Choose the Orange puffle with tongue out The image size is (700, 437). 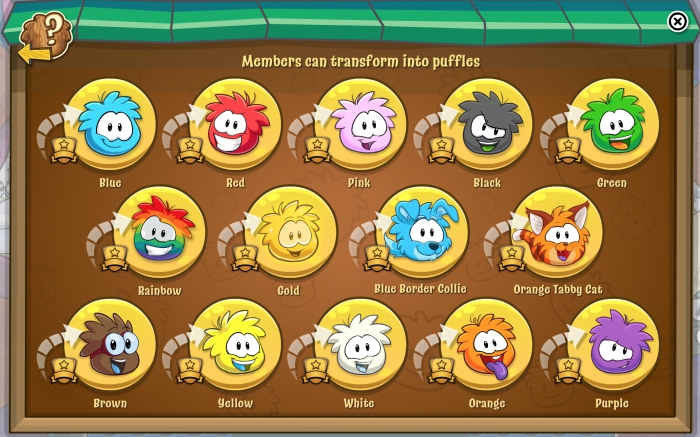pos(486,345)
